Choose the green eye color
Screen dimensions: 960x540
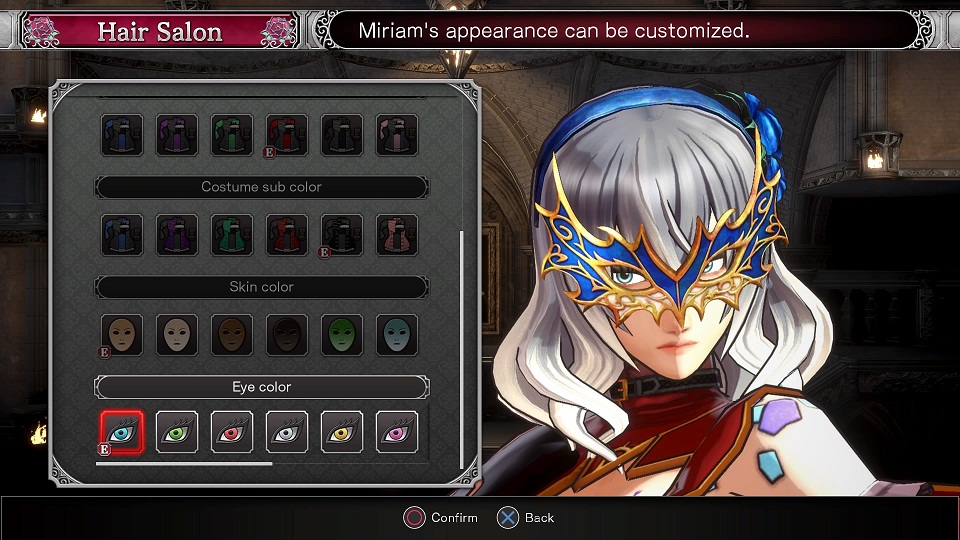(177, 431)
